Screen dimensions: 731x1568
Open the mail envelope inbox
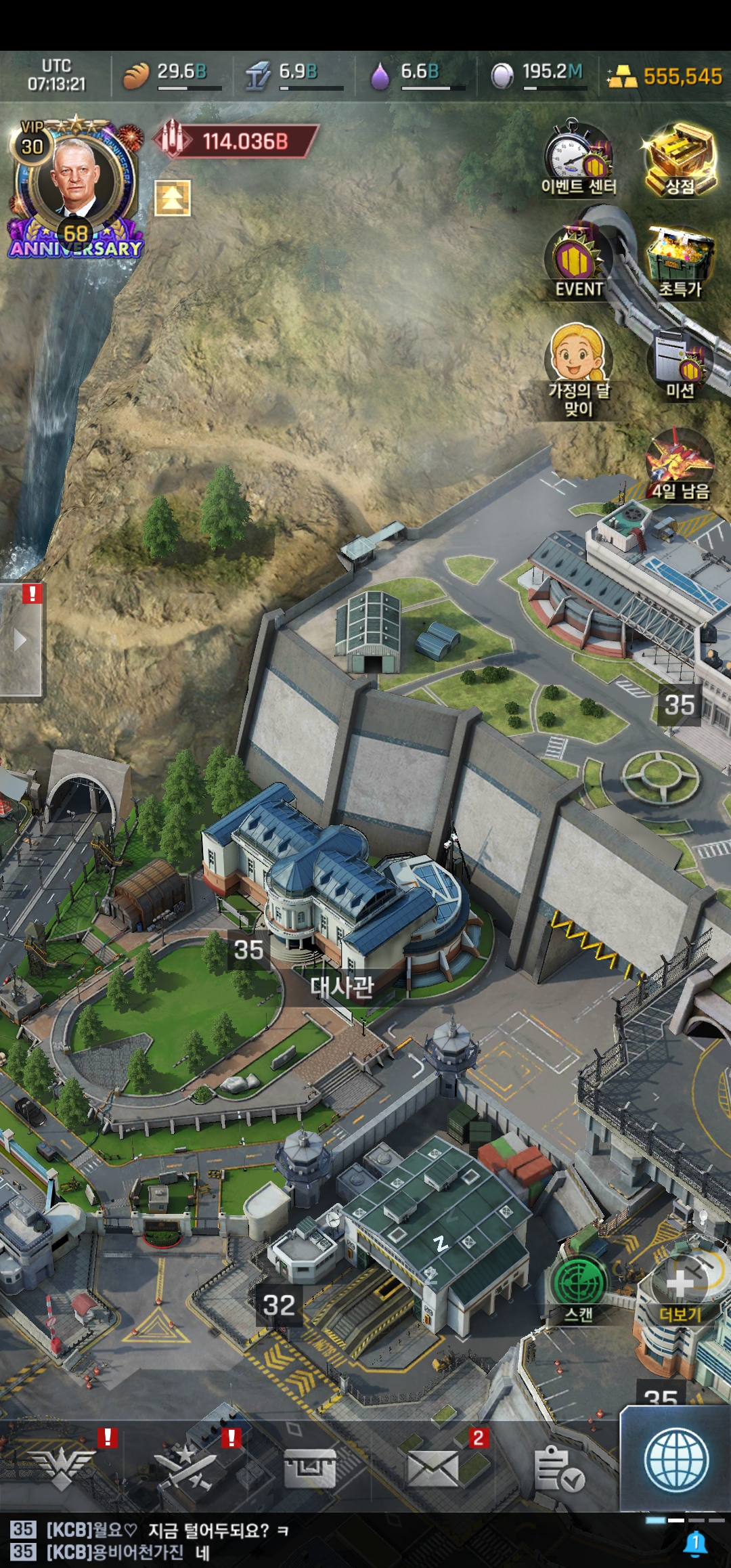(x=433, y=1469)
